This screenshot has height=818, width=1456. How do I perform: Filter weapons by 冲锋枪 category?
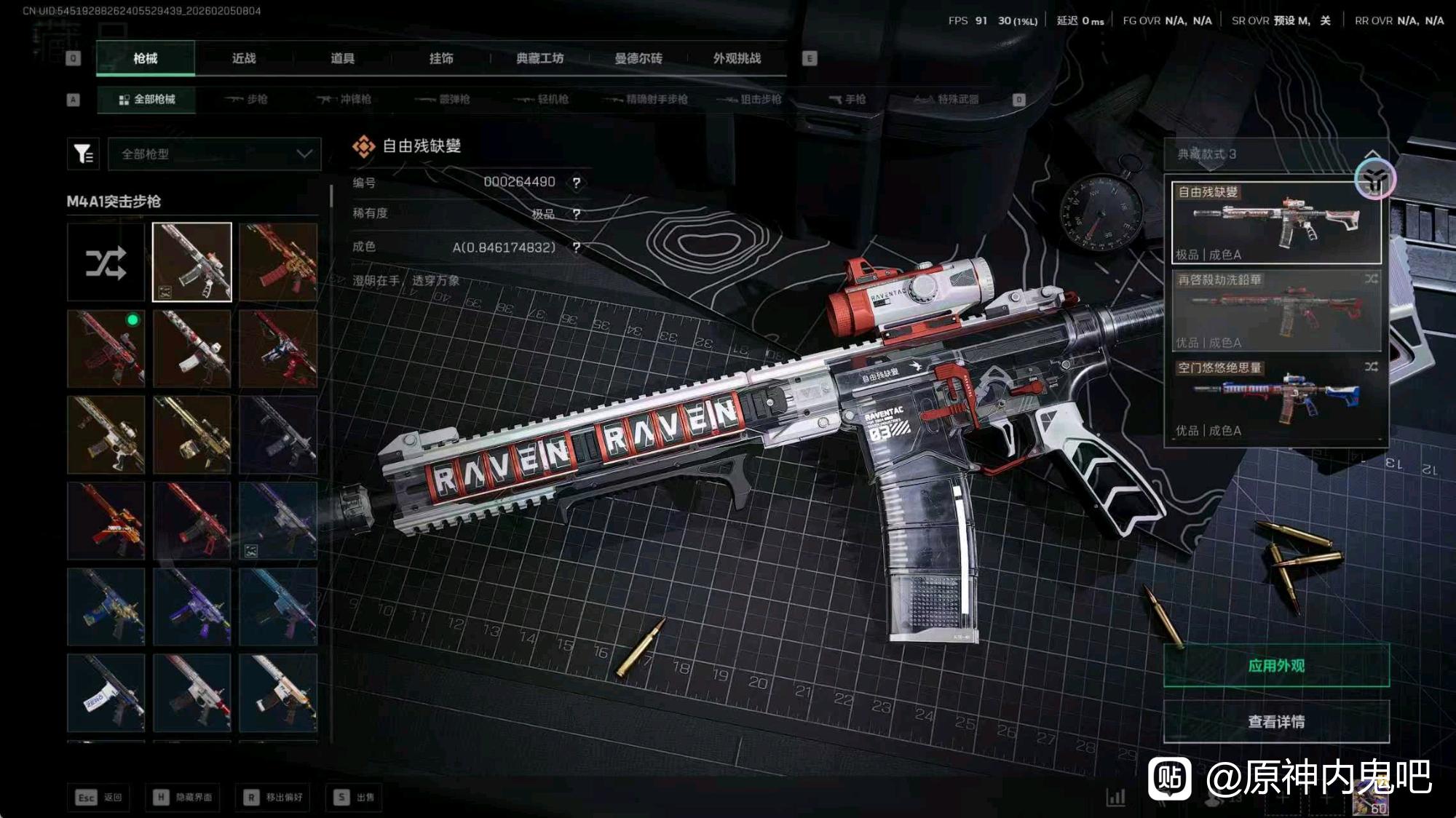pyautogui.click(x=344, y=99)
